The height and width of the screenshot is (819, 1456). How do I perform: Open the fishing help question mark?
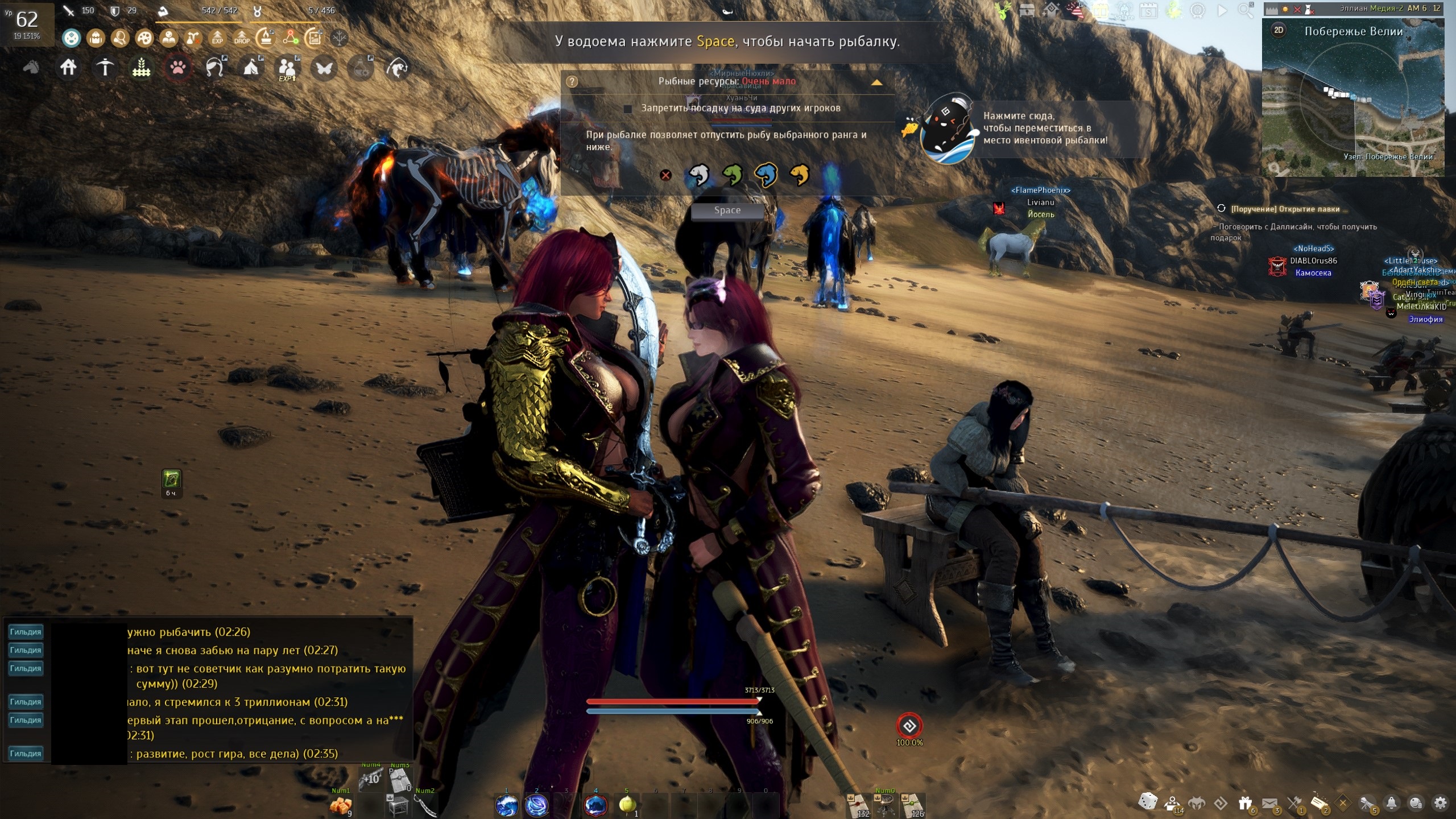[x=572, y=82]
